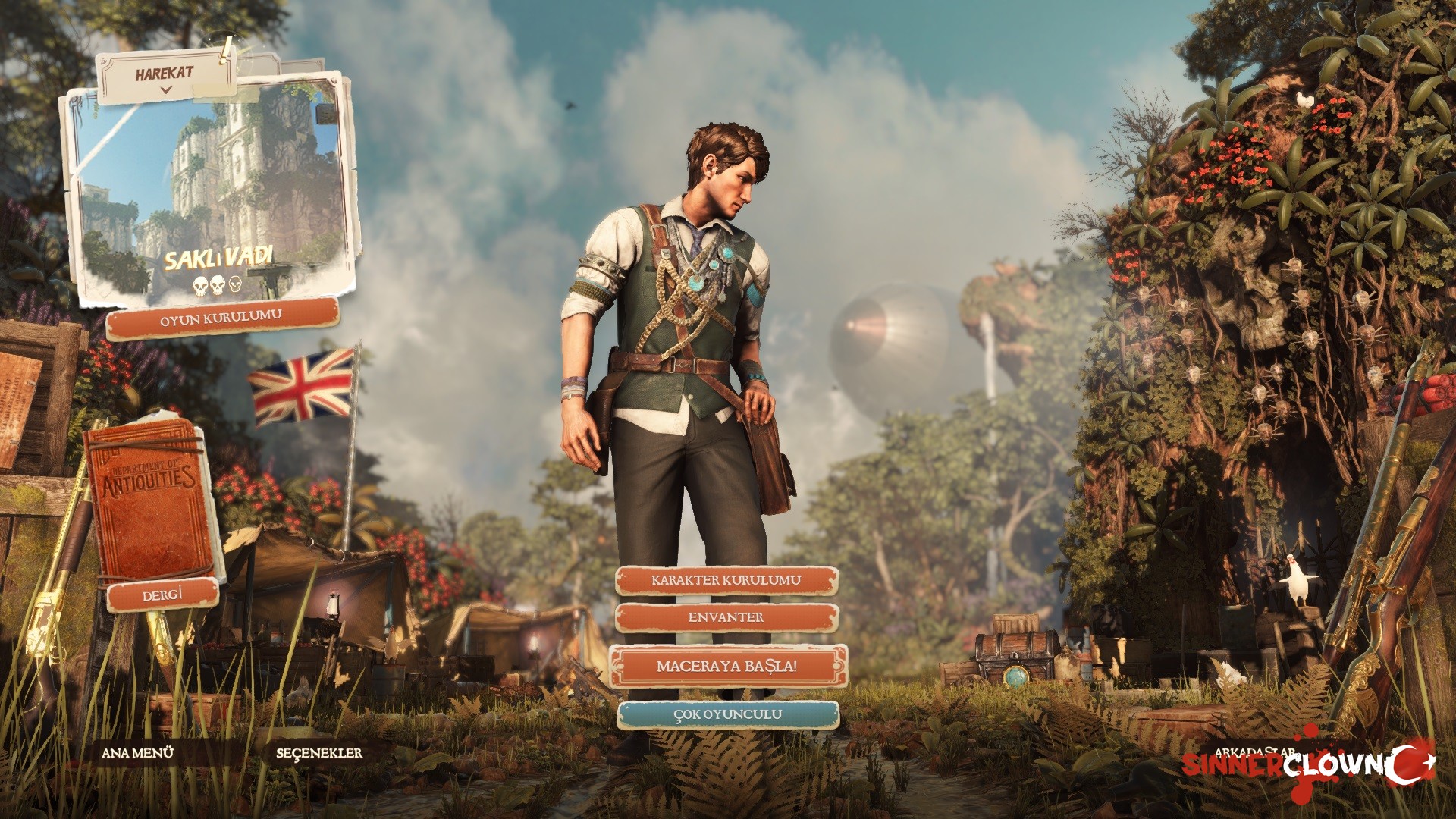The image size is (1456, 819).
Task: Open the Envanter inventory
Action: point(726,617)
